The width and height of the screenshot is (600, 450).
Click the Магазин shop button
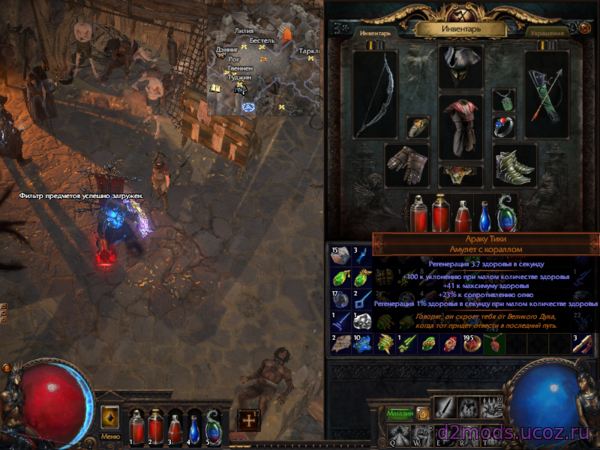401,413
